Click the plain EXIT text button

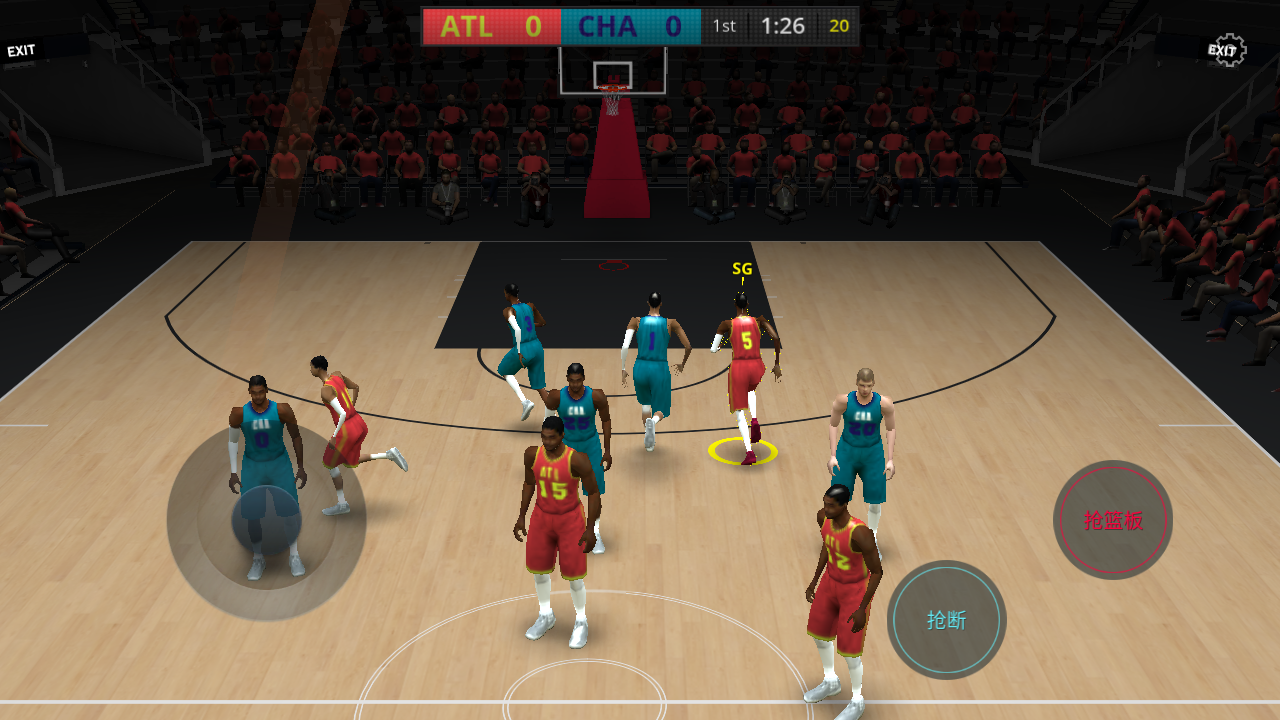21,50
